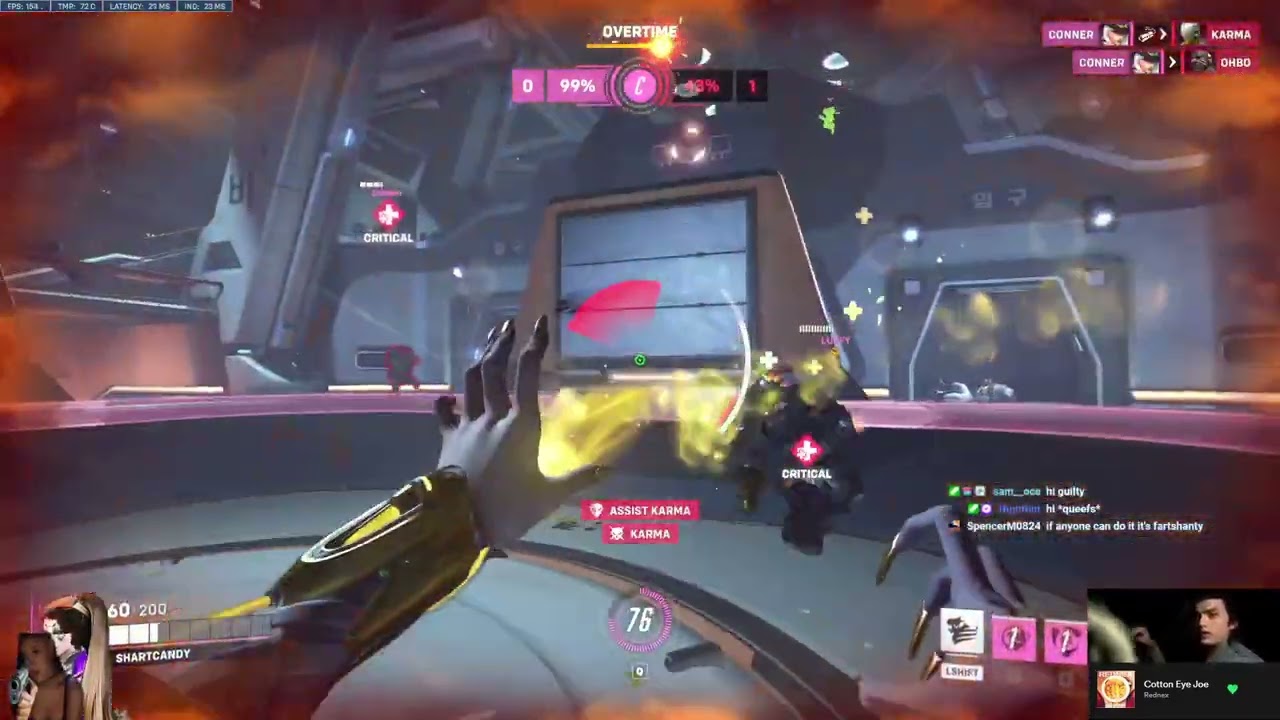Select the ultimate charge meter showing 76

[639, 621]
